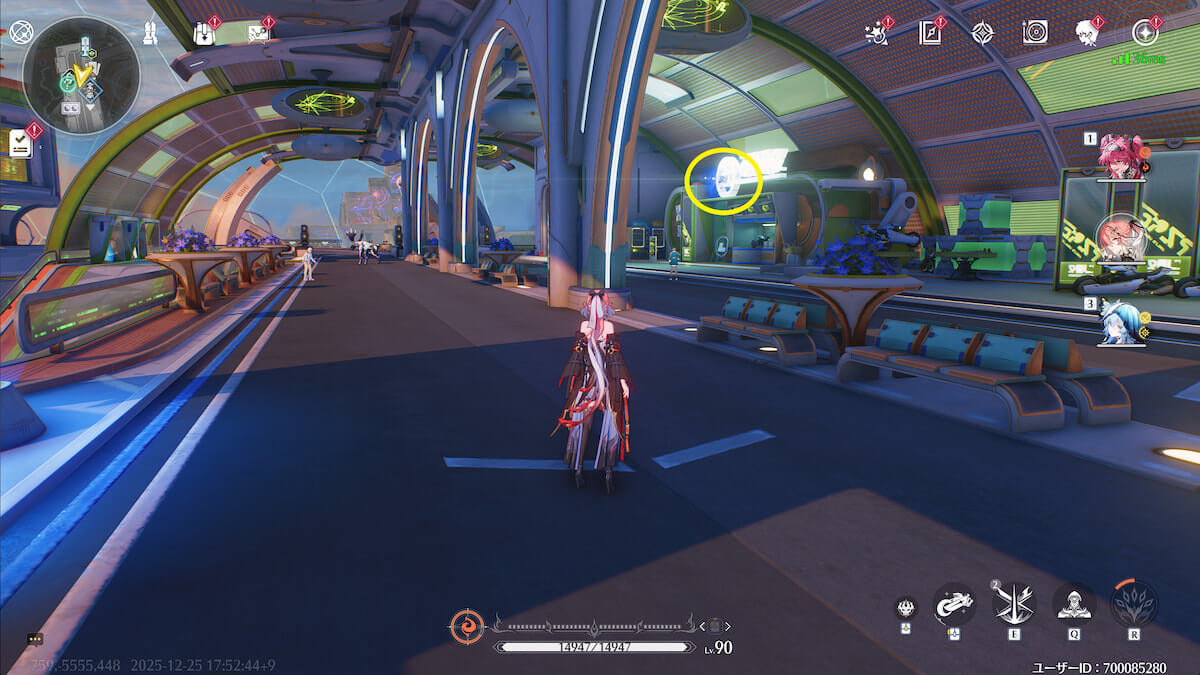The height and width of the screenshot is (675, 1200).
Task: Open the route map board icon
Action: tap(258, 33)
